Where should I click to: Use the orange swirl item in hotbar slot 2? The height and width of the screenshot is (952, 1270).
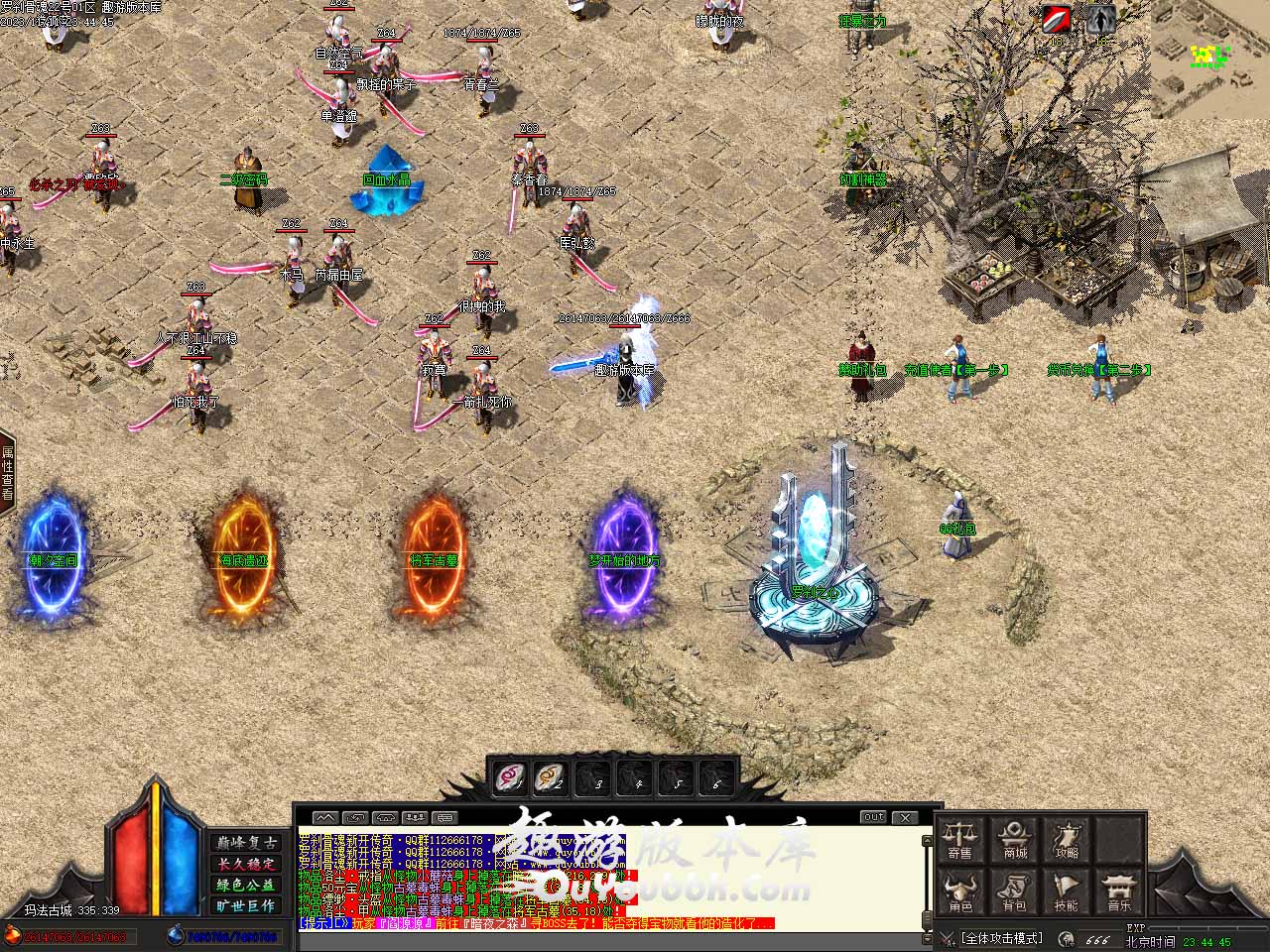pyautogui.click(x=550, y=778)
